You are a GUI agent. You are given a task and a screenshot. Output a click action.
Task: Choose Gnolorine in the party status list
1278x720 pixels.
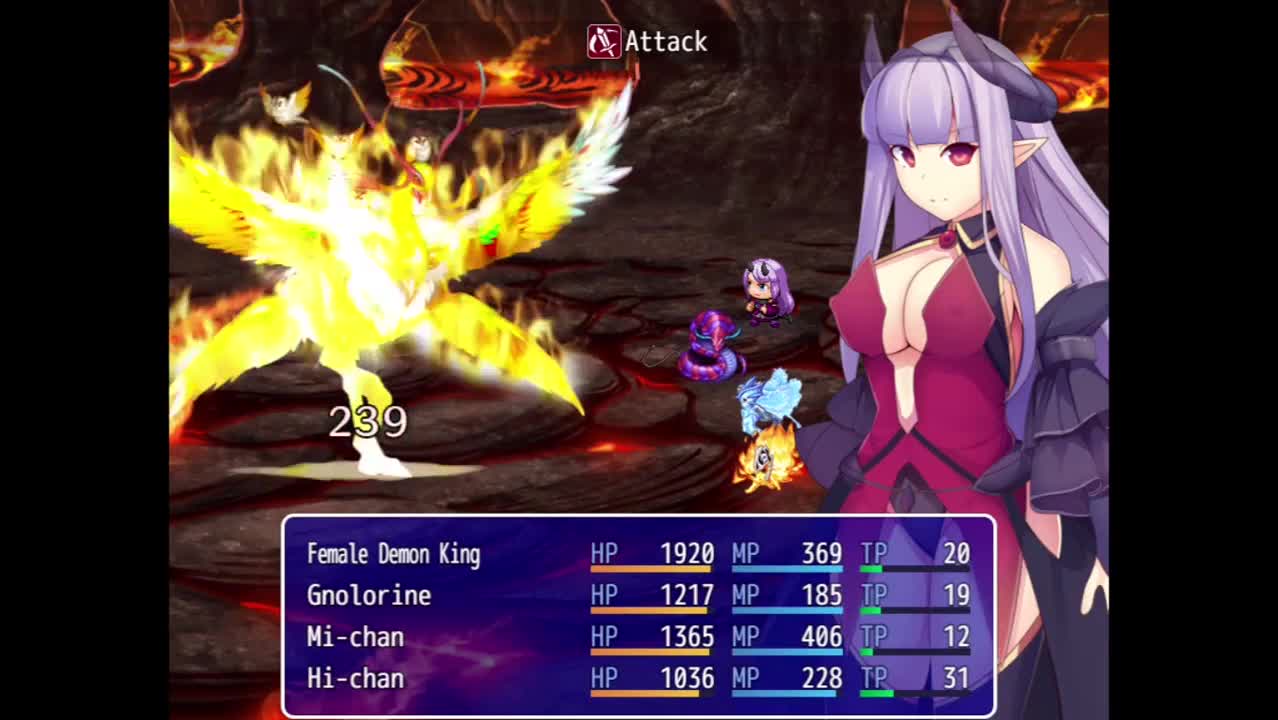[369, 596]
